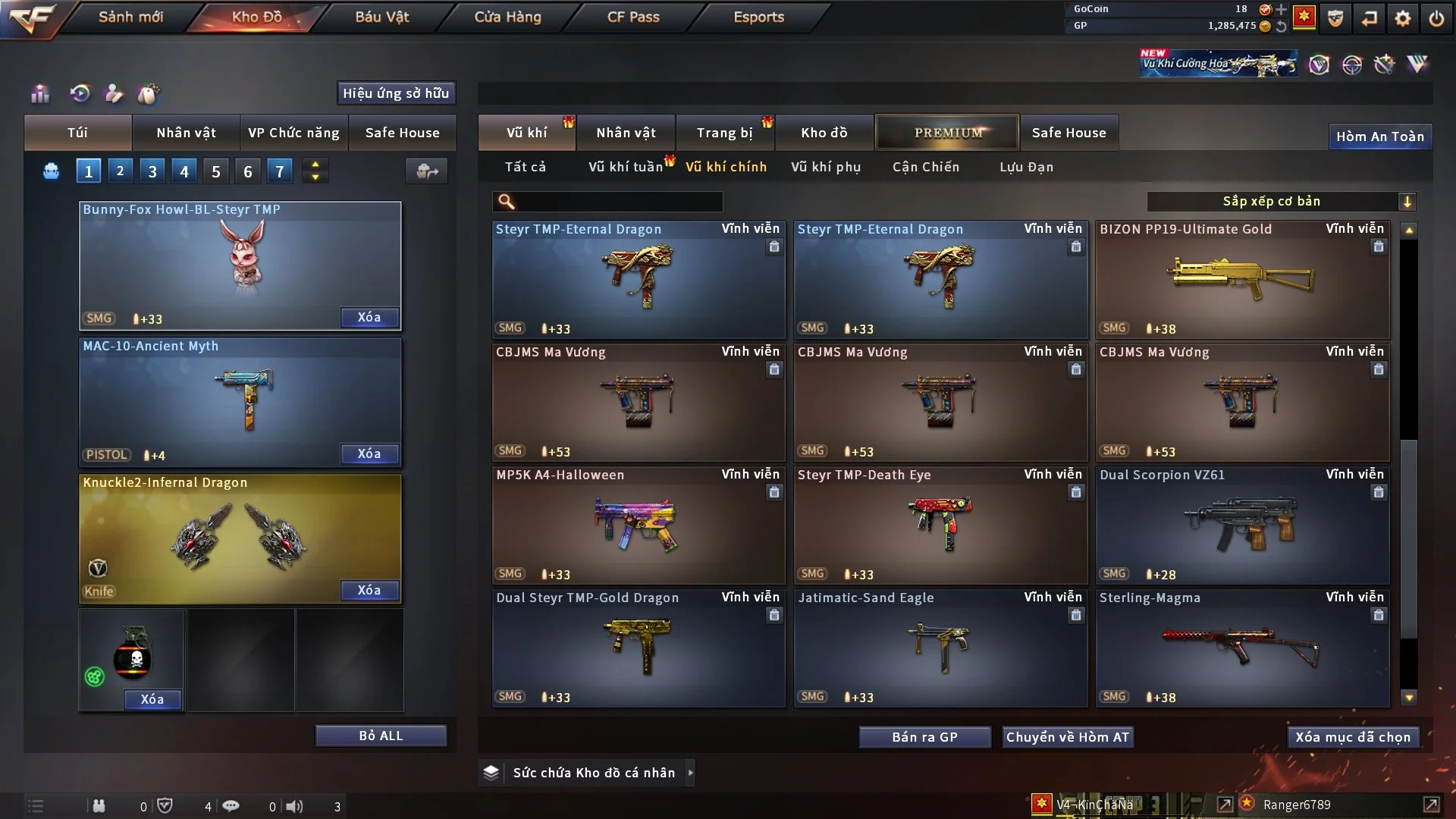Open the Sắp xếp cơ bản sort dropdown
The height and width of the screenshot is (819, 1456).
[x=1281, y=201]
